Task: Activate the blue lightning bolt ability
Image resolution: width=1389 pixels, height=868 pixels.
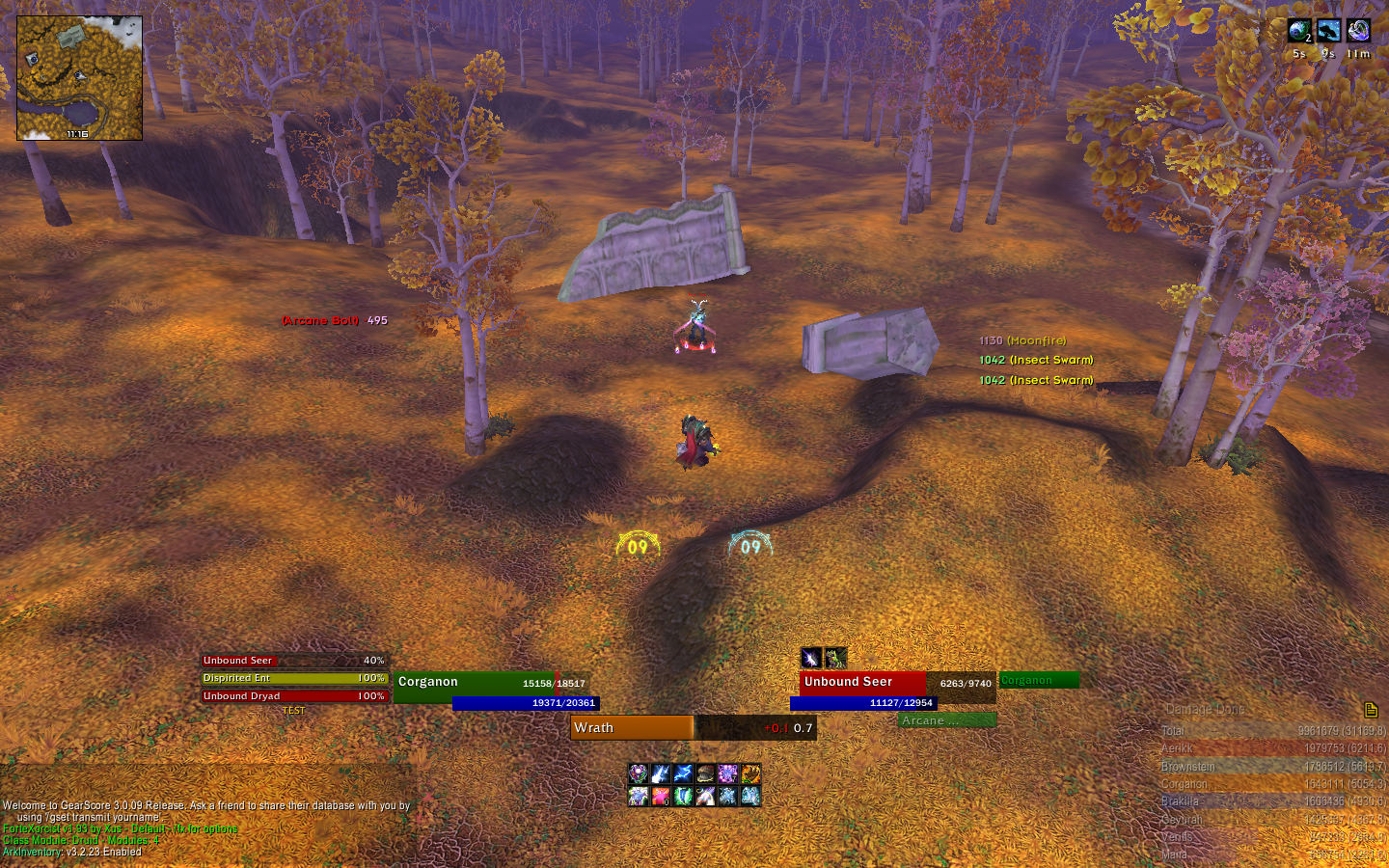Action: (x=683, y=773)
